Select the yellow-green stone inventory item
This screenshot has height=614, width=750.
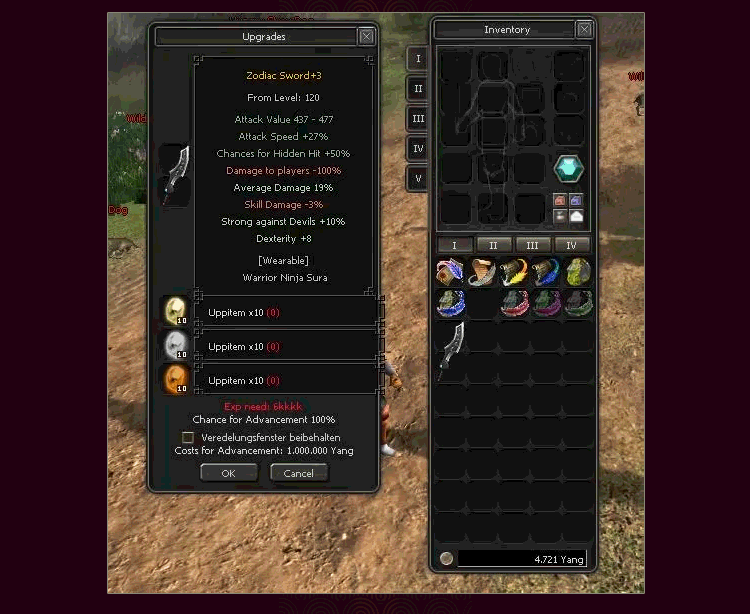tap(578, 271)
